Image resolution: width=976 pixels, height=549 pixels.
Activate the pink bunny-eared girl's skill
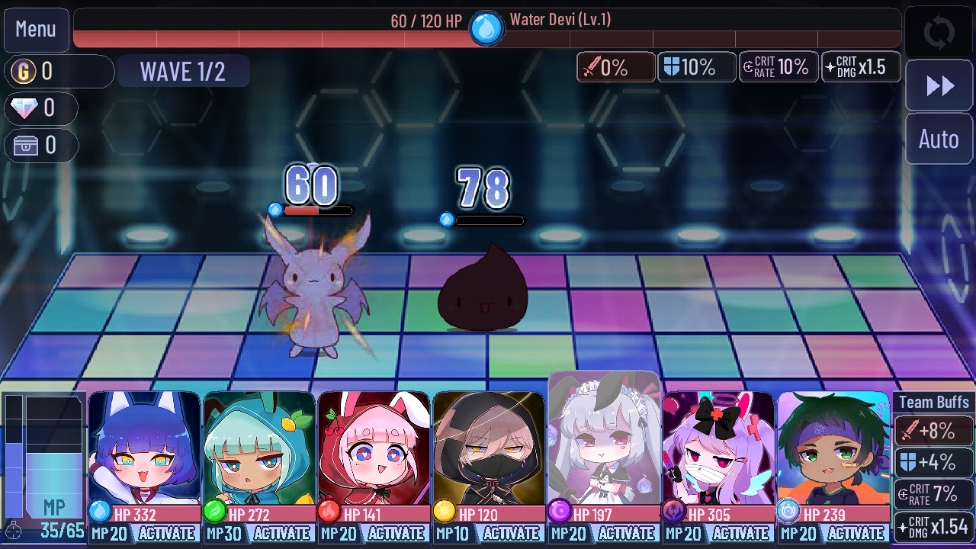pos(397,534)
